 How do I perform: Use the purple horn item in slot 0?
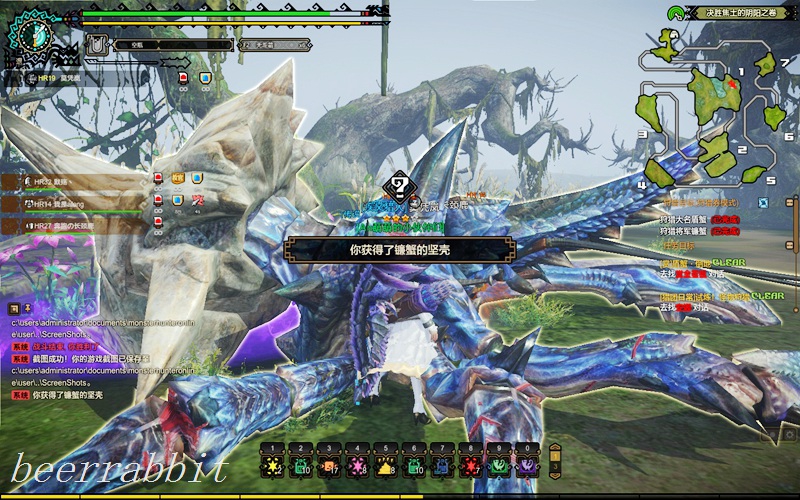coord(526,466)
